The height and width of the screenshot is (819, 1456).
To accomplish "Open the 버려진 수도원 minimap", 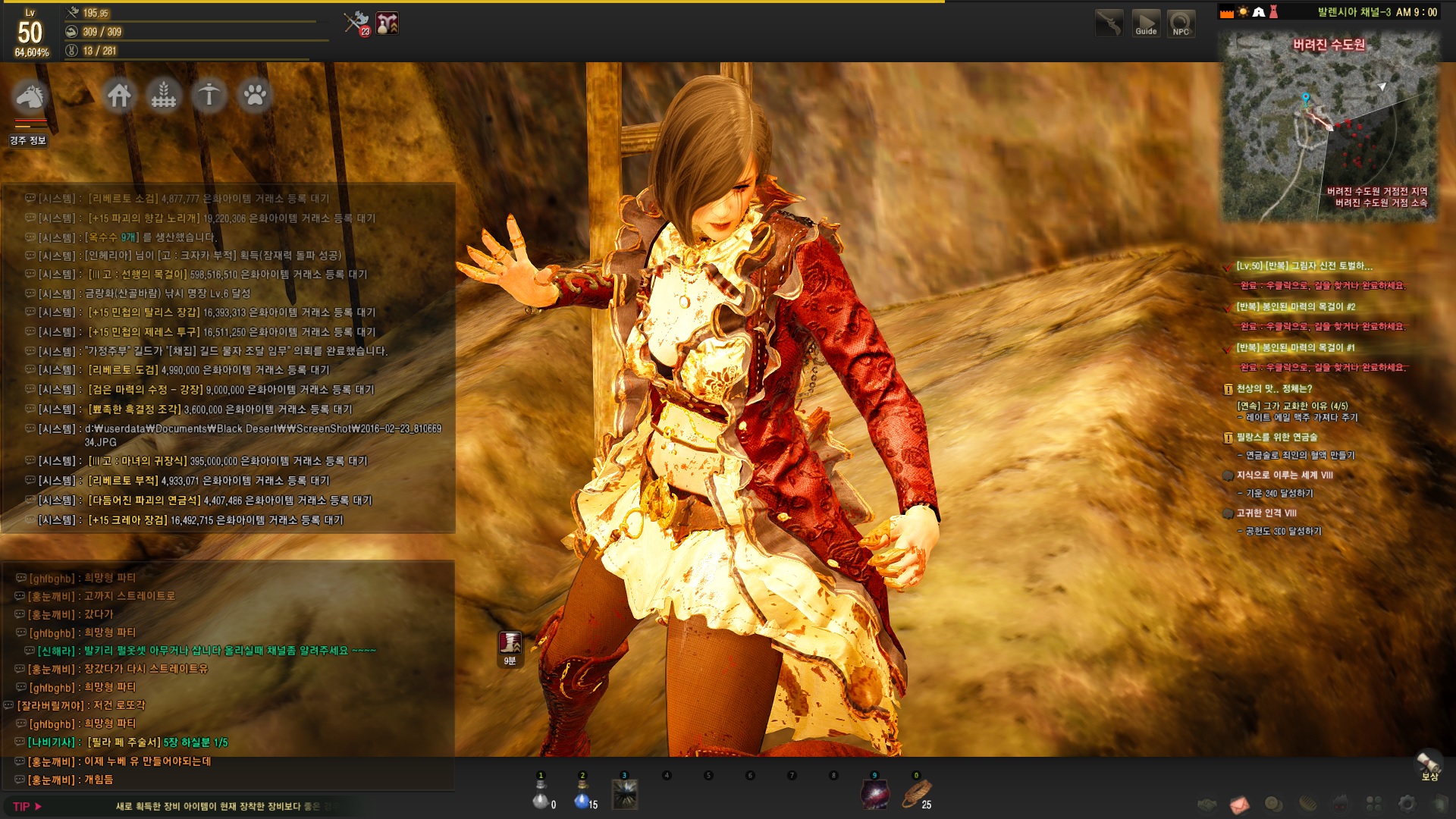I will [x=1329, y=129].
